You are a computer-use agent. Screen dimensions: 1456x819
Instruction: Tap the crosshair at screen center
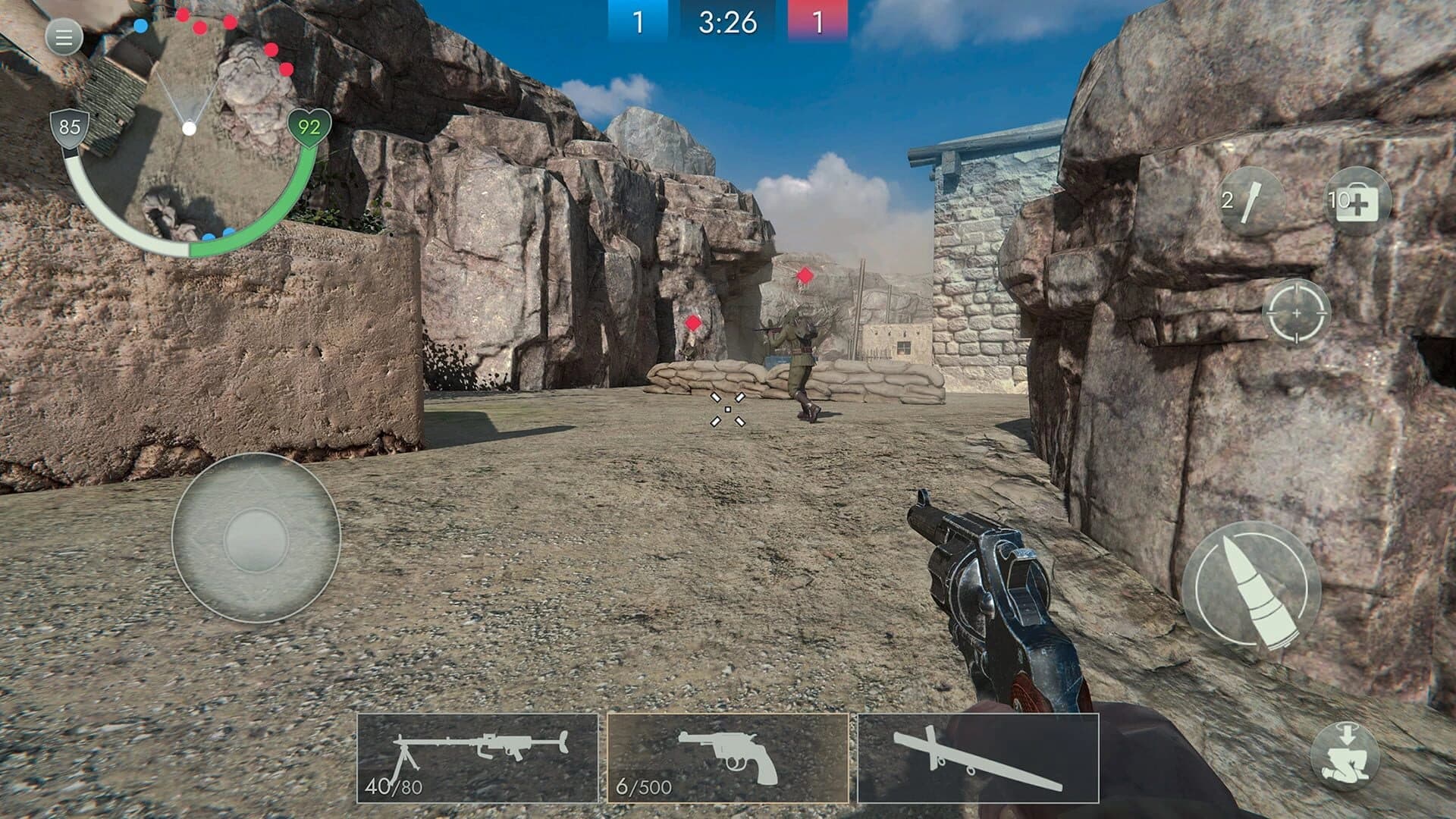point(726,409)
